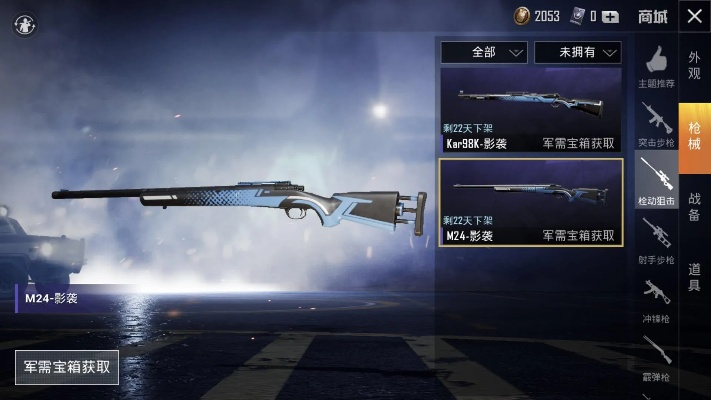Add more currency with the plus button
The width and height of the screenshot is (711, 400).
[610, 16]
